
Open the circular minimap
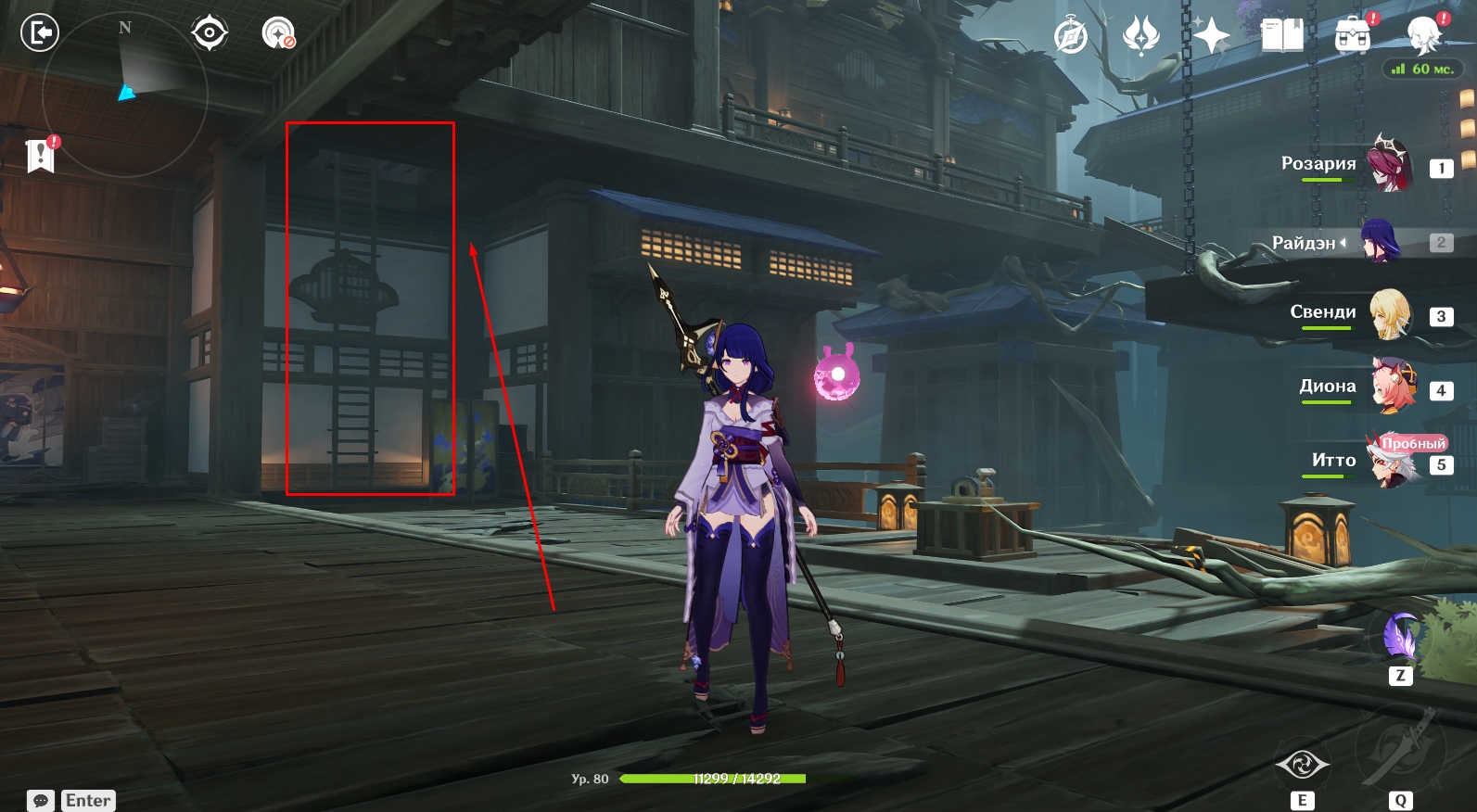(124, 93)
